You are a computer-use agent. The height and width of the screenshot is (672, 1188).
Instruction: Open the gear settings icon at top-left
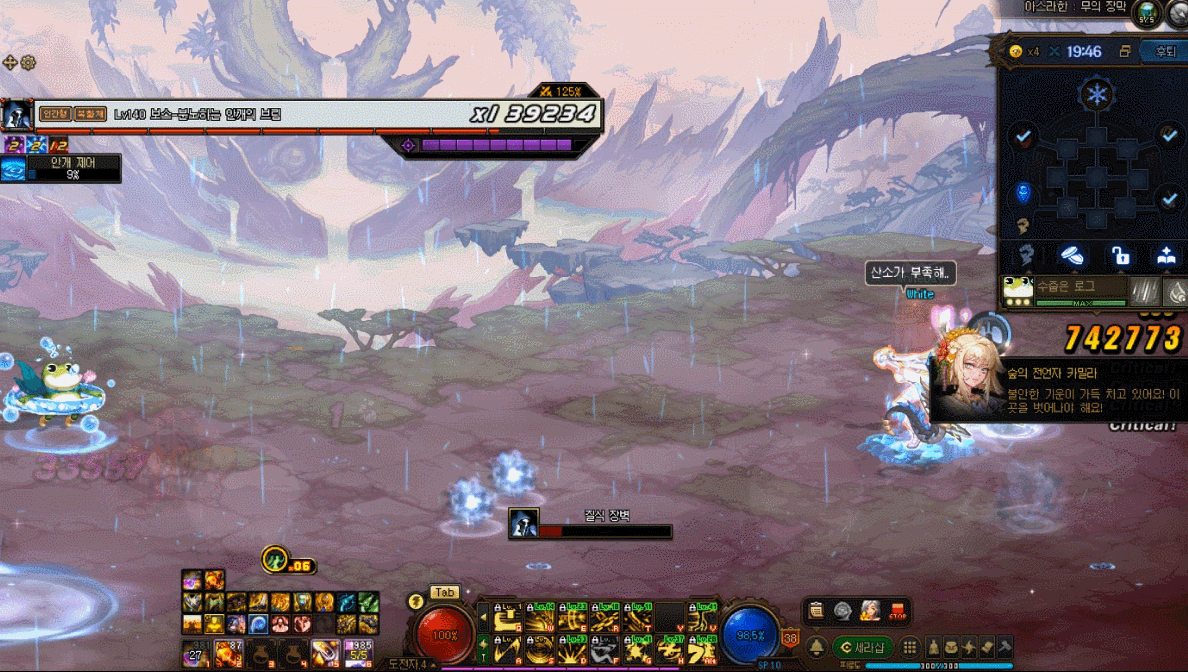click(28, 62)
